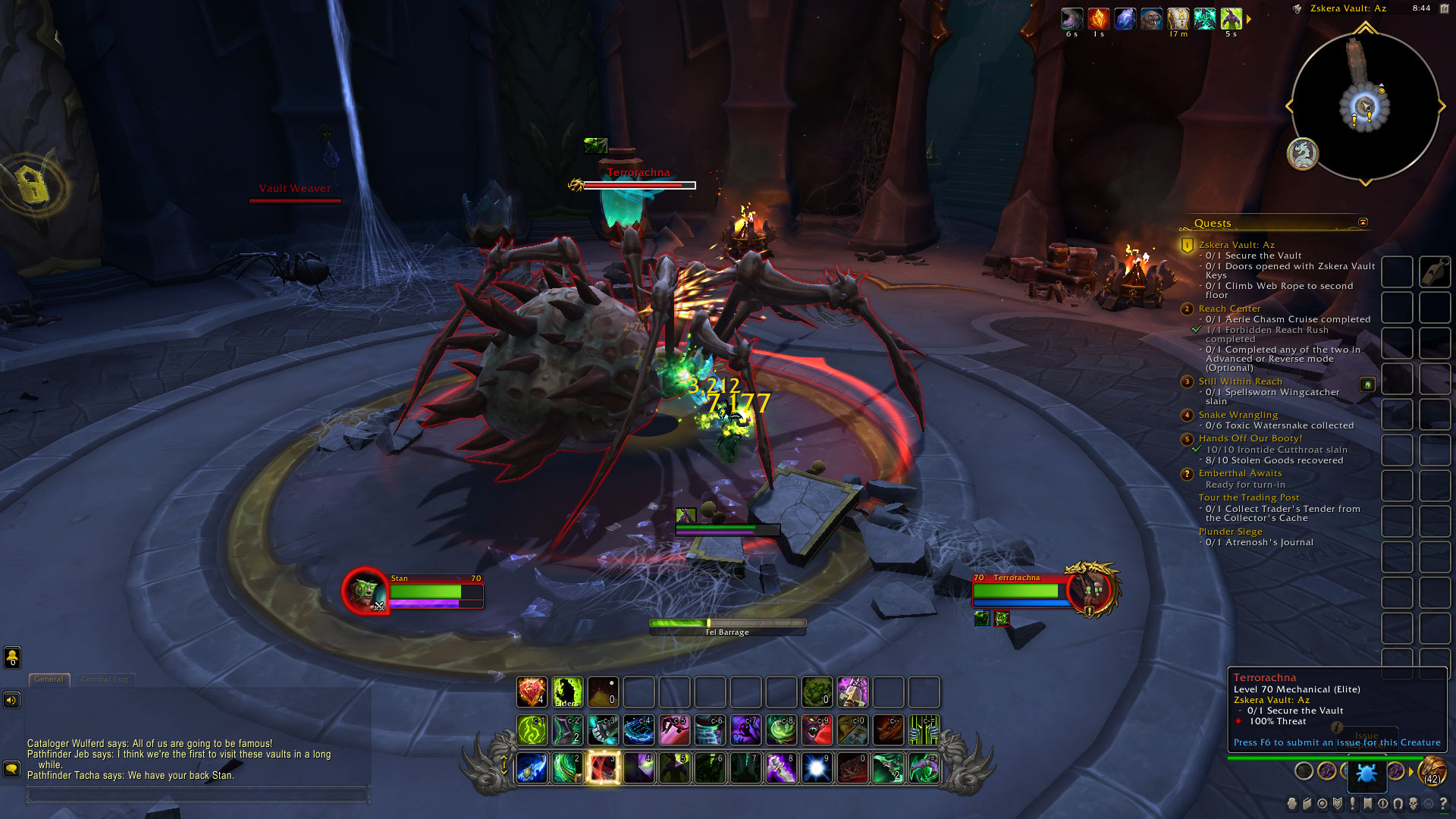Switch to the Combat Log chat tab
This screenshot has height=819, width=1456.
point(104,679)
